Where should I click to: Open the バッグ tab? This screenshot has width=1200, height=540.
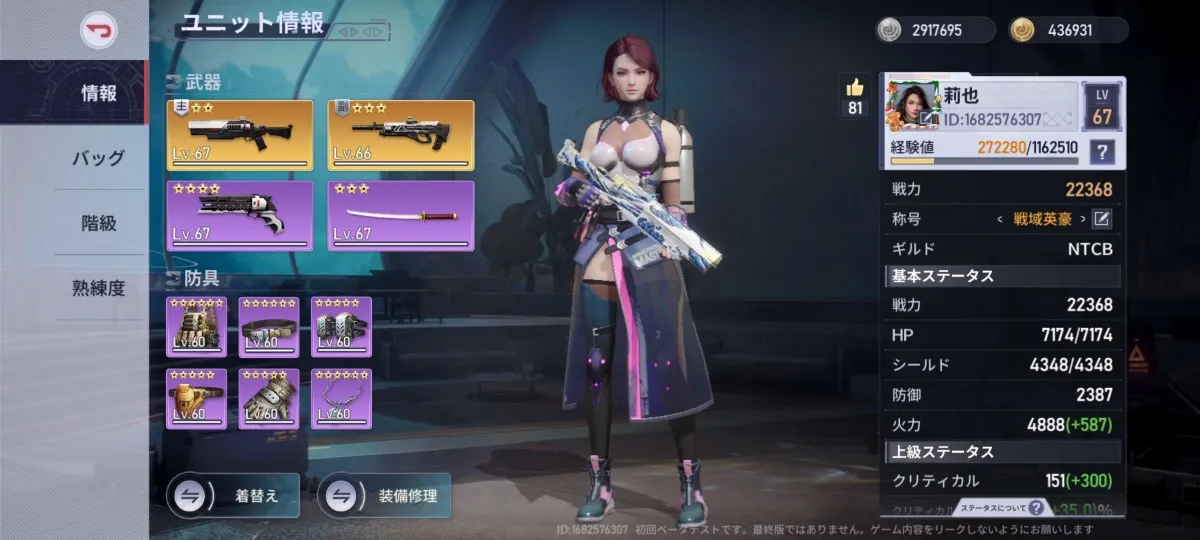(99, 158)
